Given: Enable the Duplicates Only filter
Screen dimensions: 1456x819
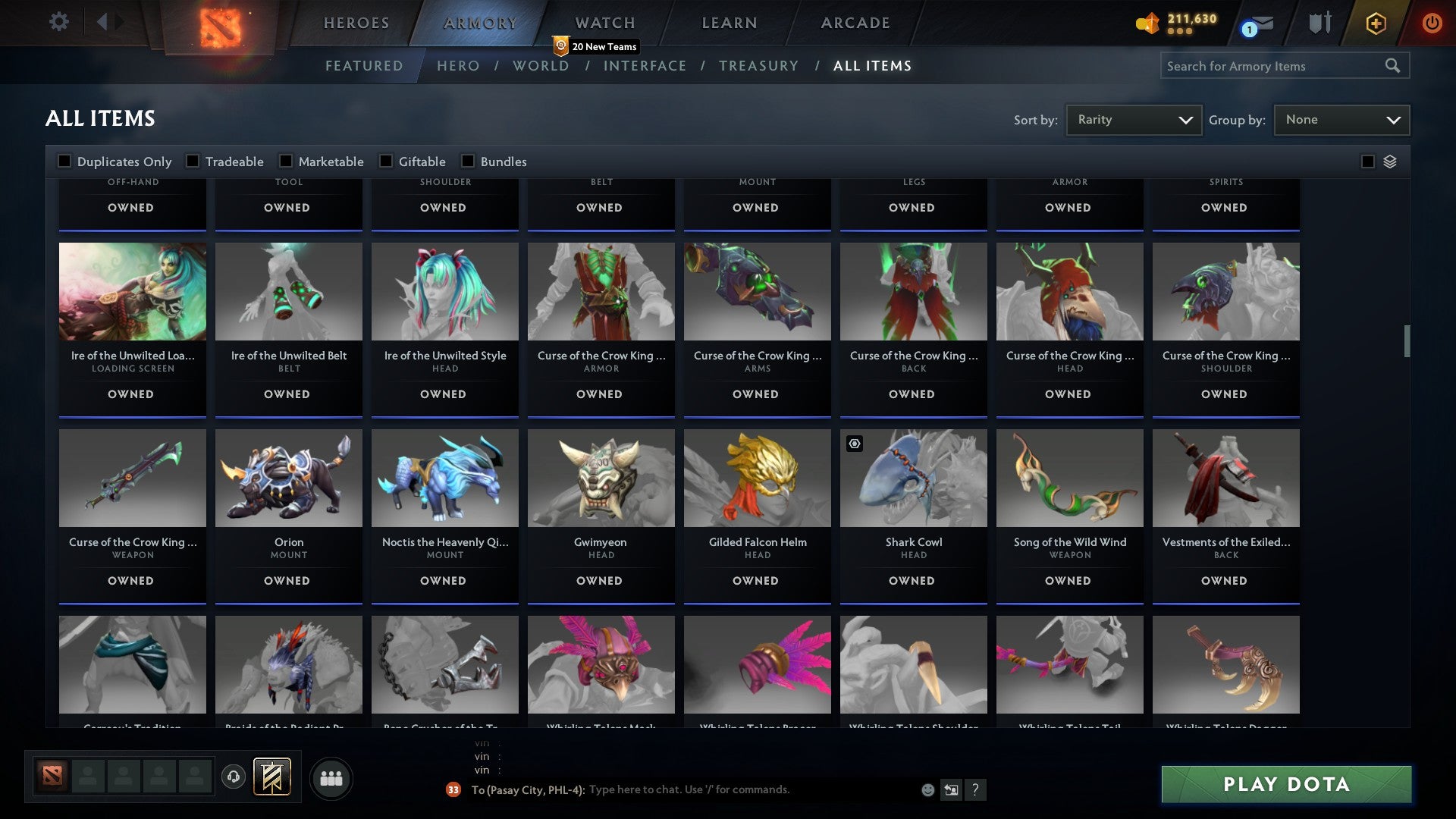Looking at the screenshot, I should click(64, 161).
